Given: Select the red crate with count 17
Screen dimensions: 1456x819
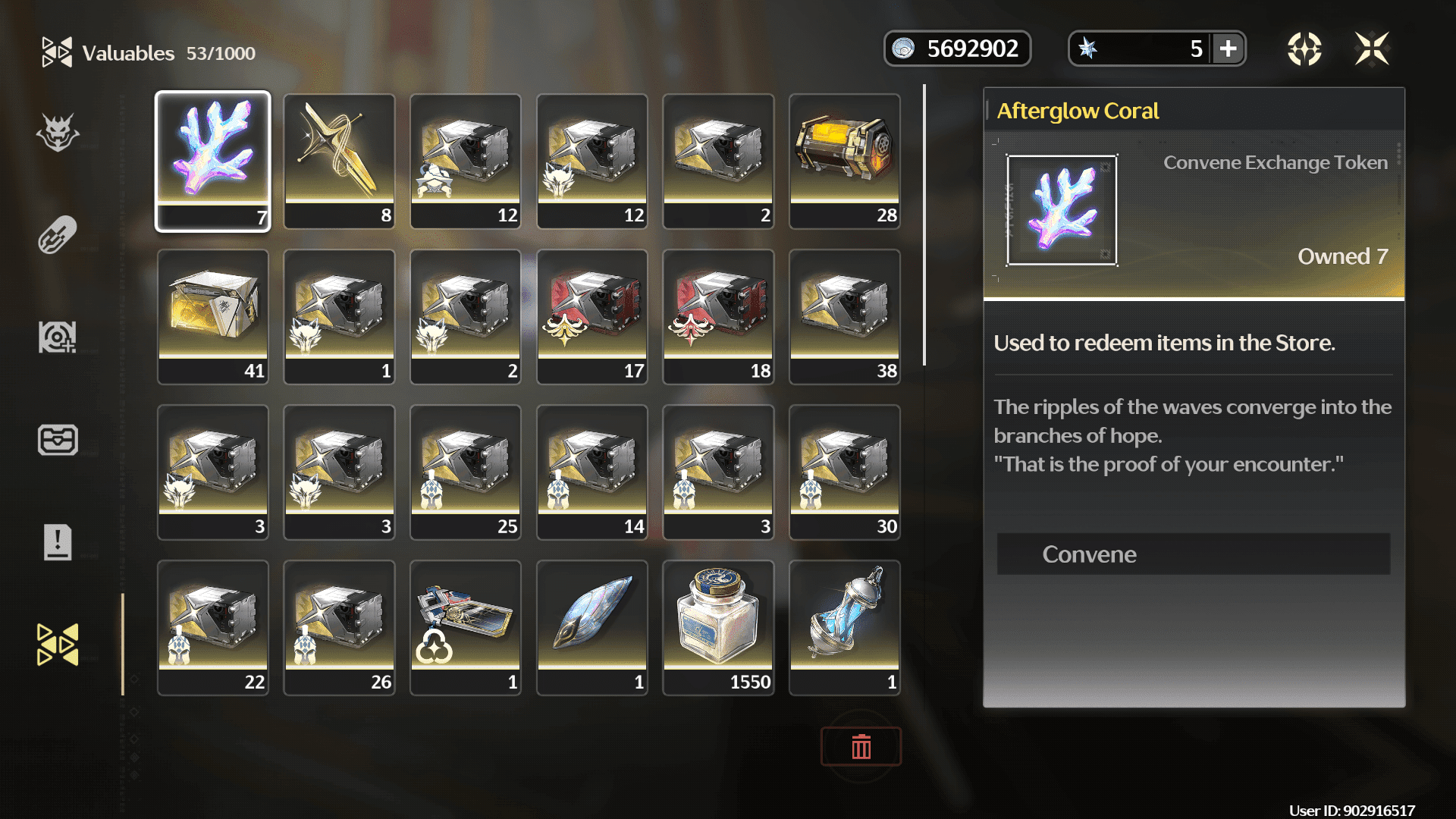Looking at the screenshot, I should (x=592, y=316).
